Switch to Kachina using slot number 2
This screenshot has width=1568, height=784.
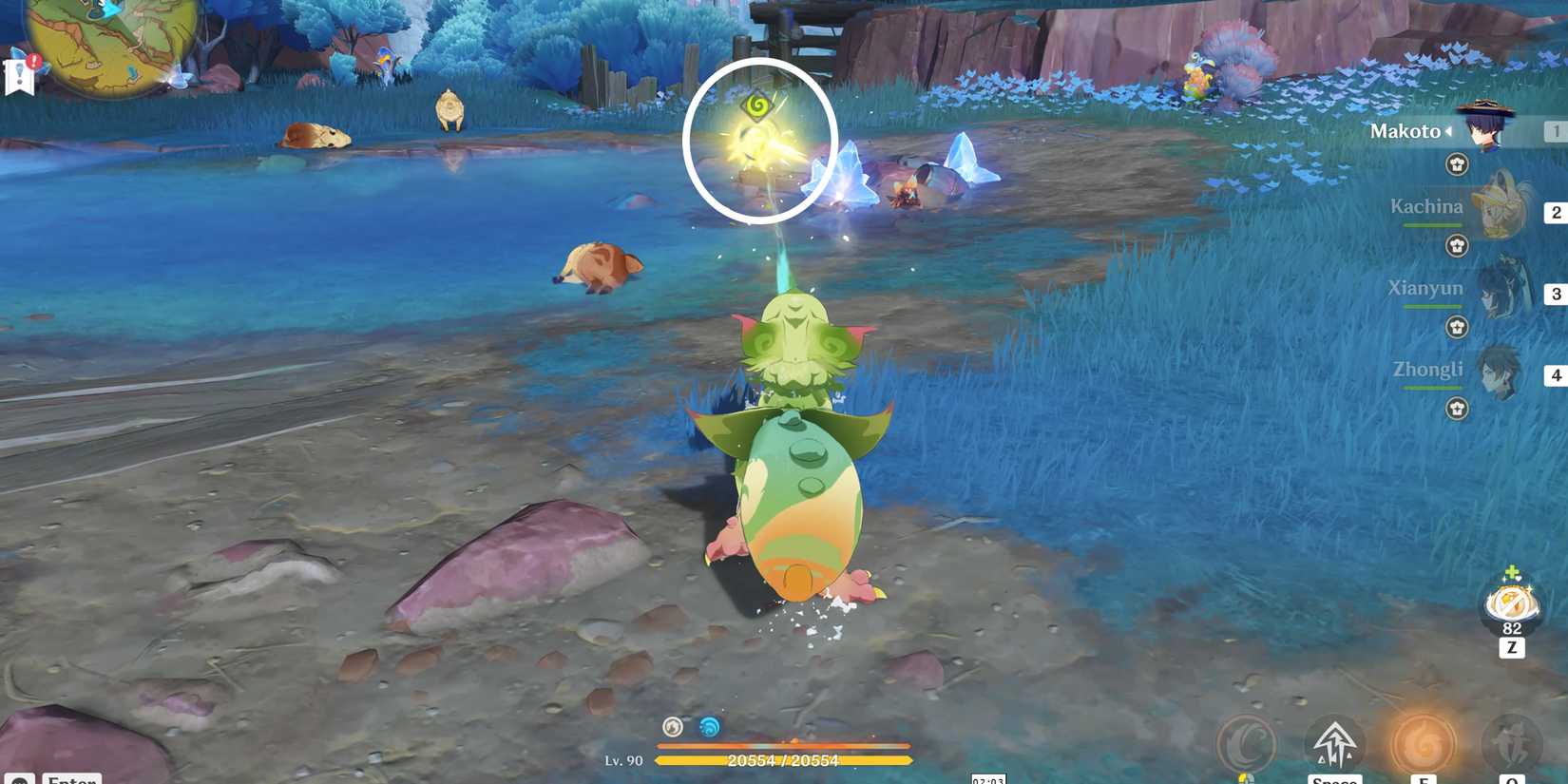pos(1555,213)
